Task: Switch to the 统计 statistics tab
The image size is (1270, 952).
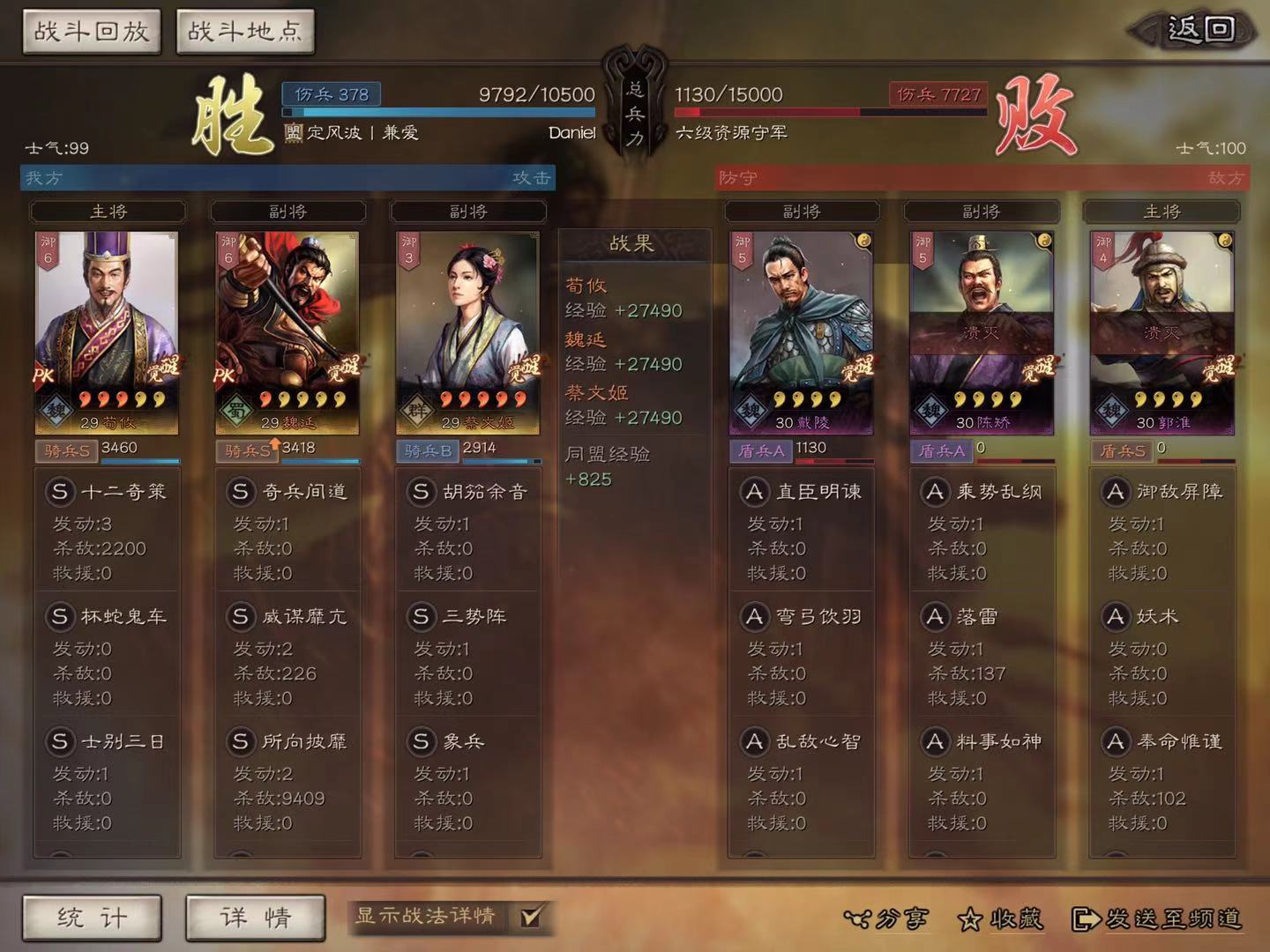Action: tap(93, 918)
